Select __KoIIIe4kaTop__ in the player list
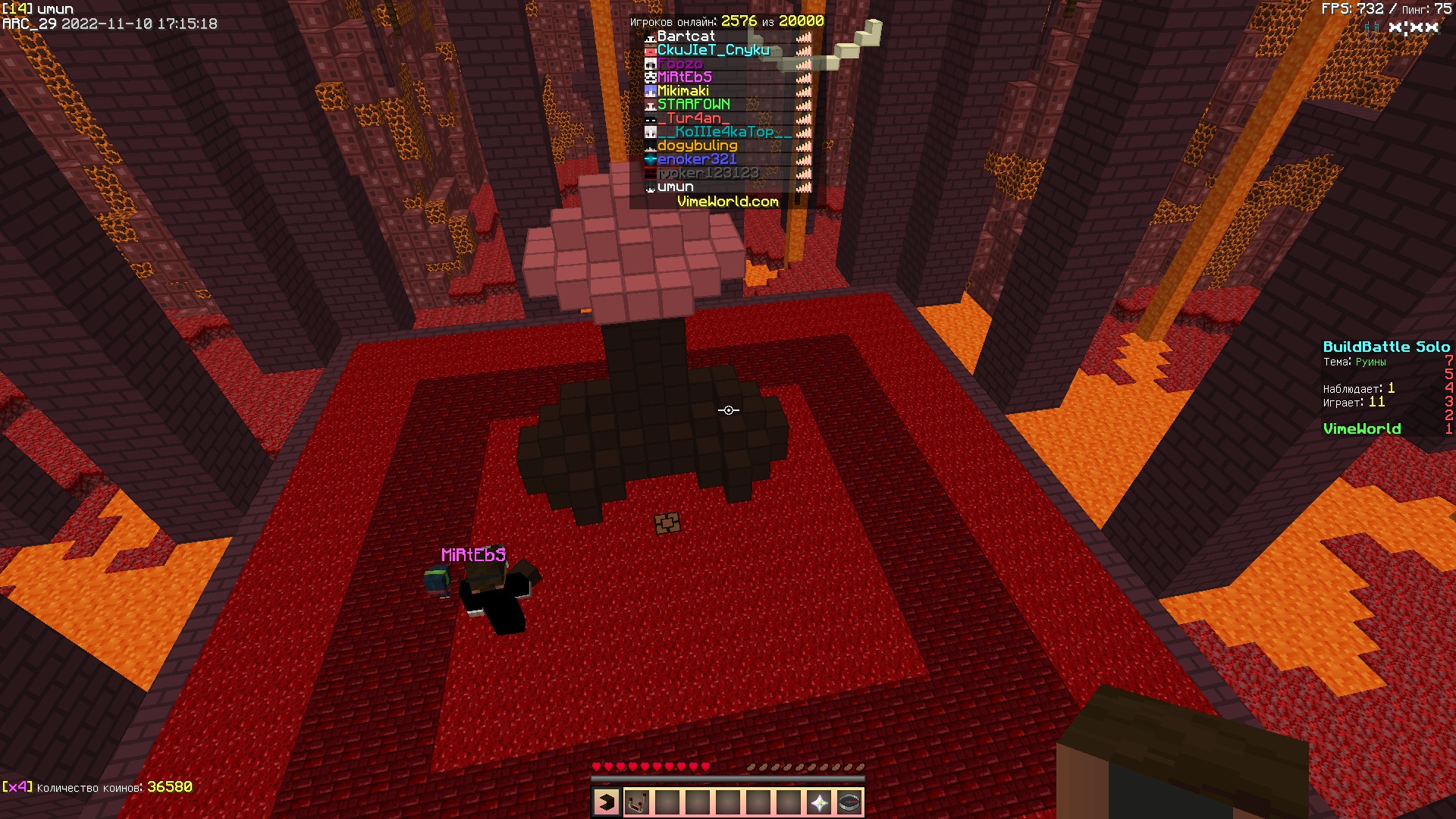1456x819 pixels. click(724, 132)
